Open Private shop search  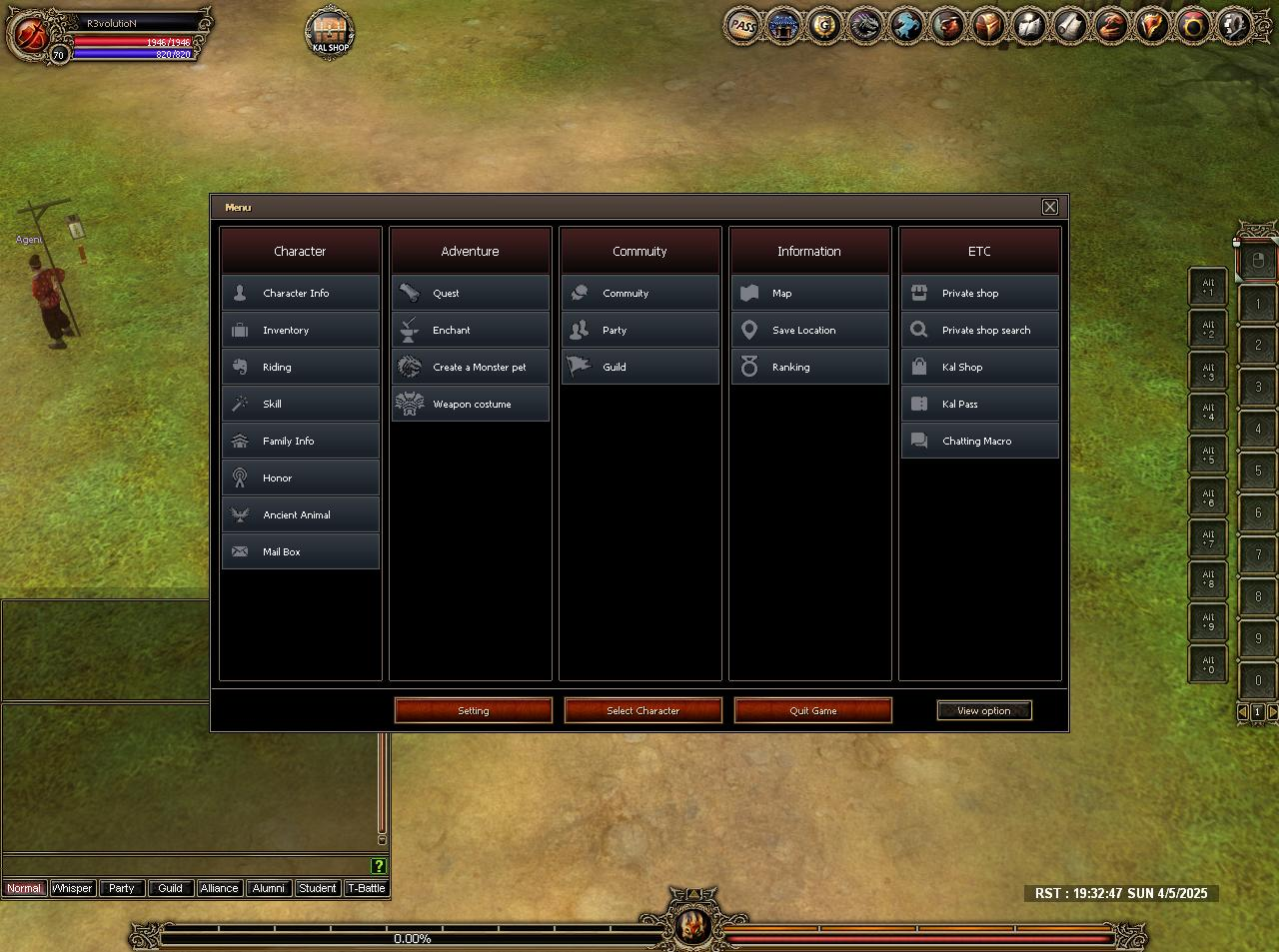pos(979,330)
